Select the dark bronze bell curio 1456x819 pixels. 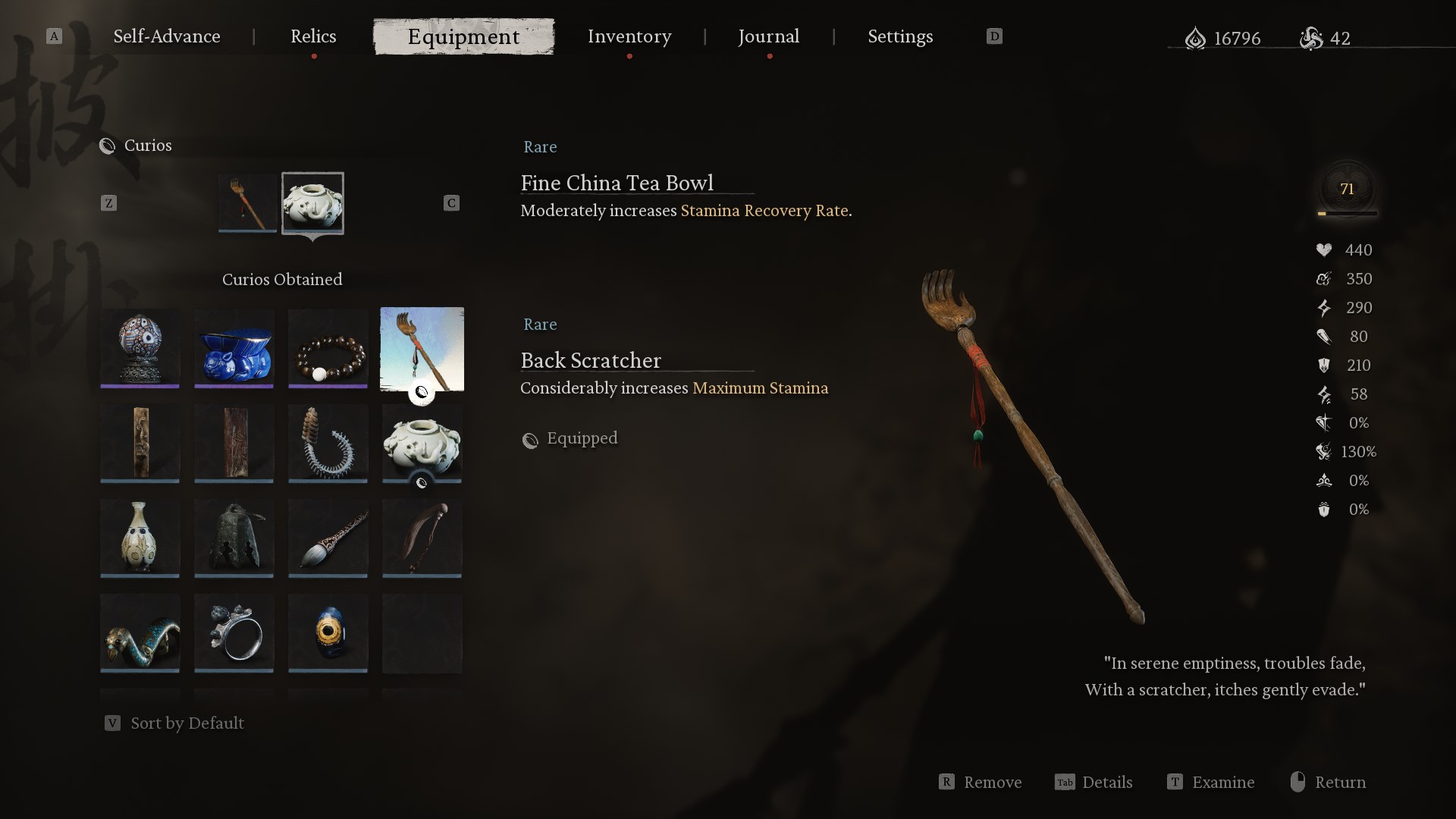[234, 538]
